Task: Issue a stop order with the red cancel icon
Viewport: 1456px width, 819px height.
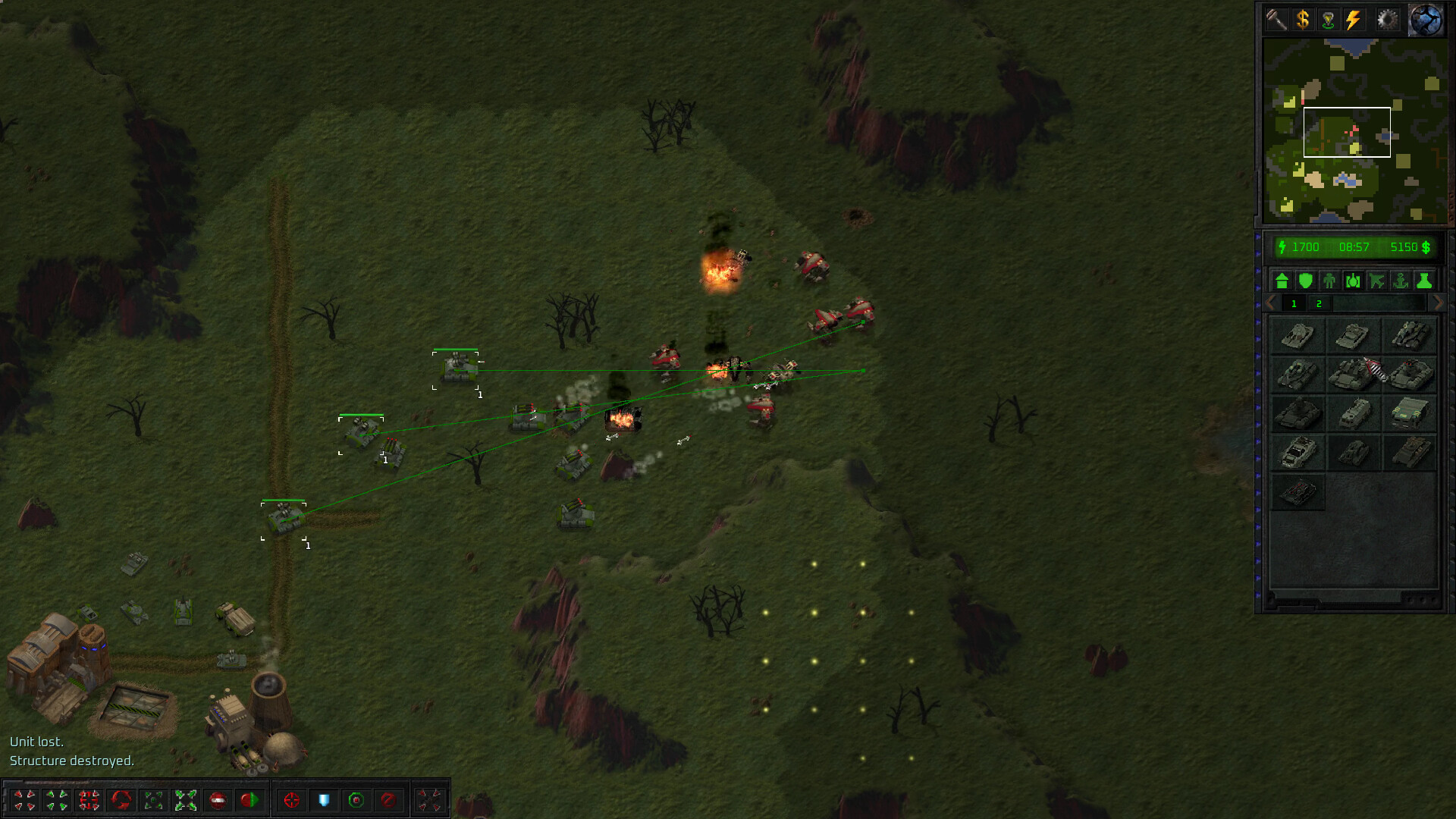Action: click(x=389, y=800)
